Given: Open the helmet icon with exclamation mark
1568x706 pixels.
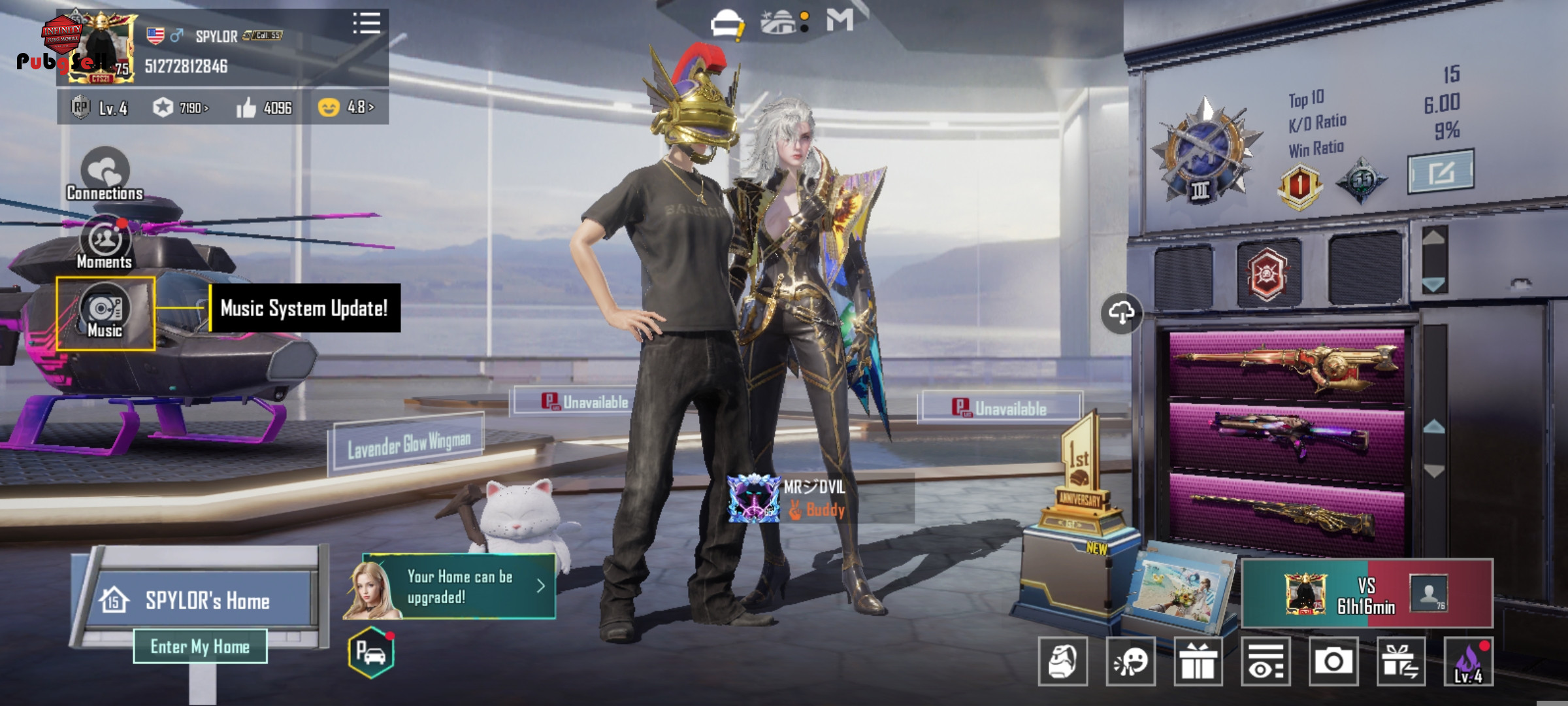Looking at the screenshot, I should (x=727, y=25).
